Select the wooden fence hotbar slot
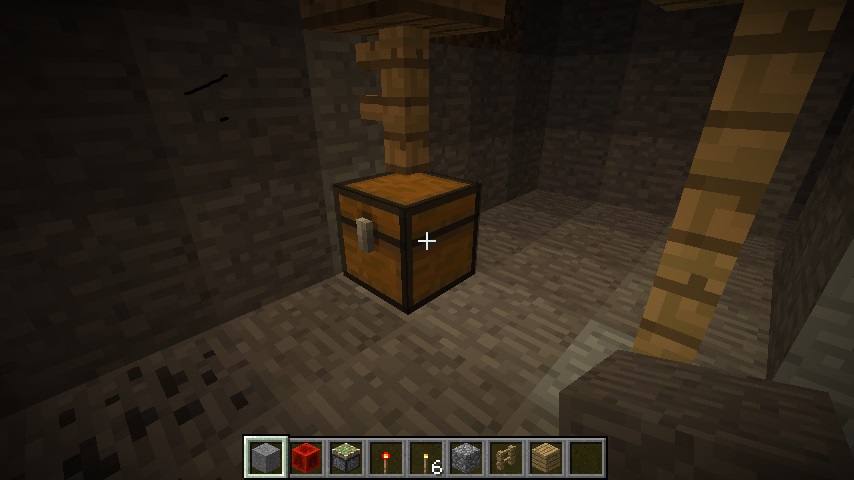This screenshot has height=480, width=854. pos(506,458)
